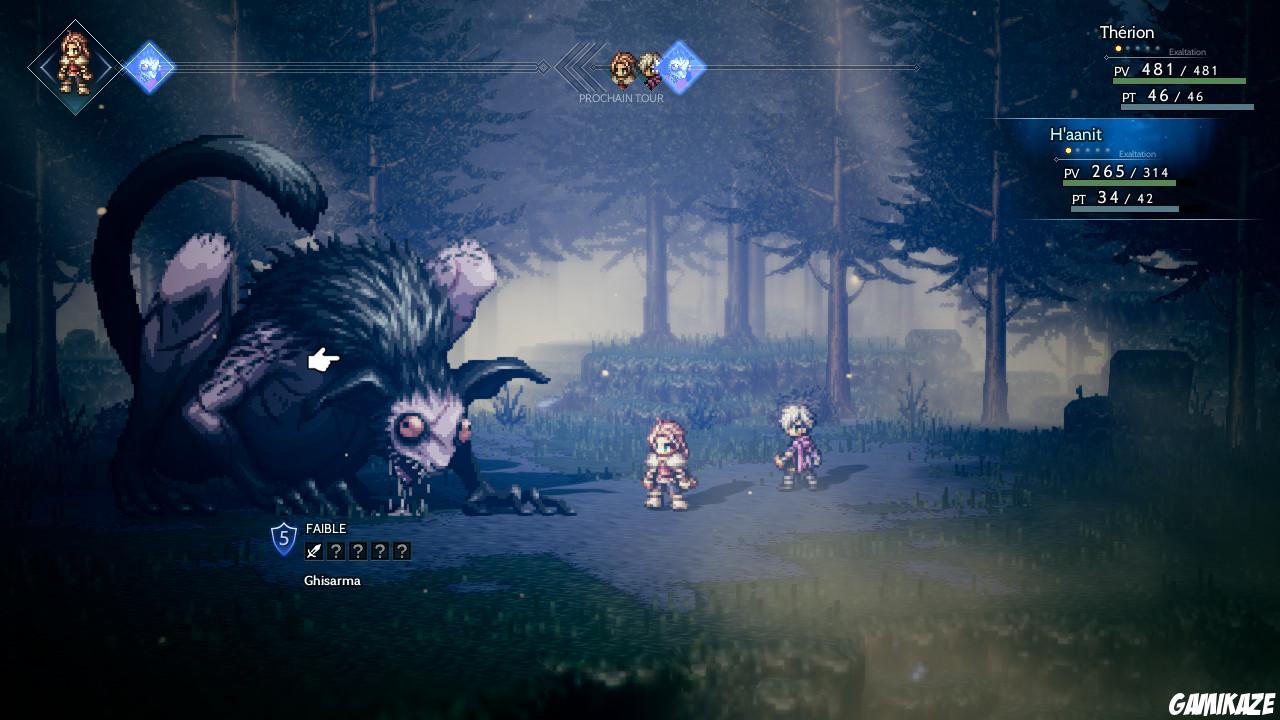This screenshot has width=1280, height=720.
Task: Click the first unknown '?' weakness slot
Action: (334, 550)
